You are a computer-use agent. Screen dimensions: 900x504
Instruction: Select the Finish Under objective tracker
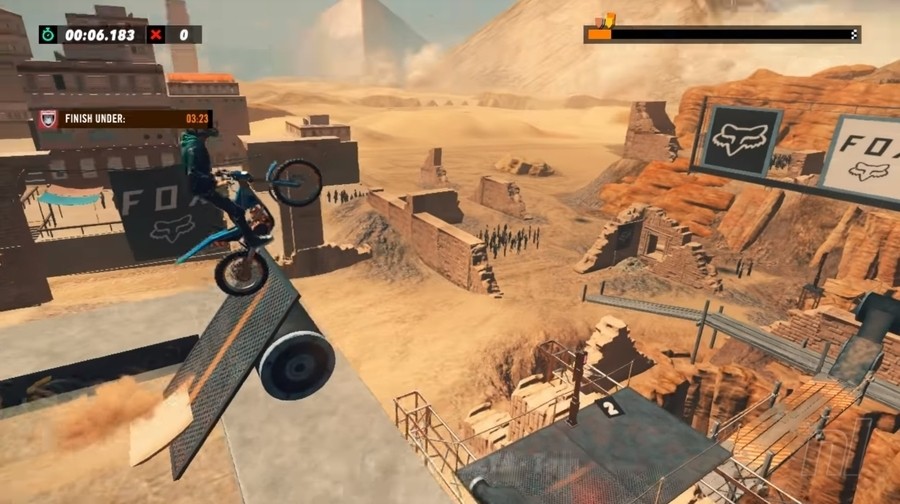[125, 118]
